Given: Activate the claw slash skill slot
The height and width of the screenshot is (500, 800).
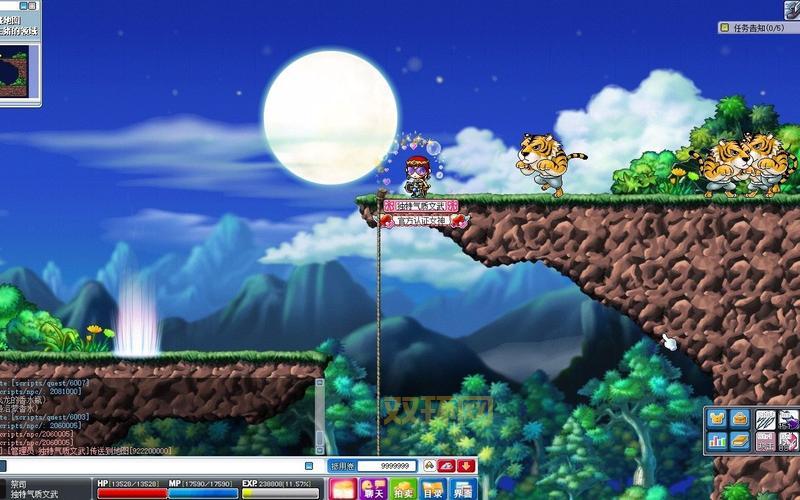Looking at the screenshot, I should pyautogui.click(x=765, y=419).
